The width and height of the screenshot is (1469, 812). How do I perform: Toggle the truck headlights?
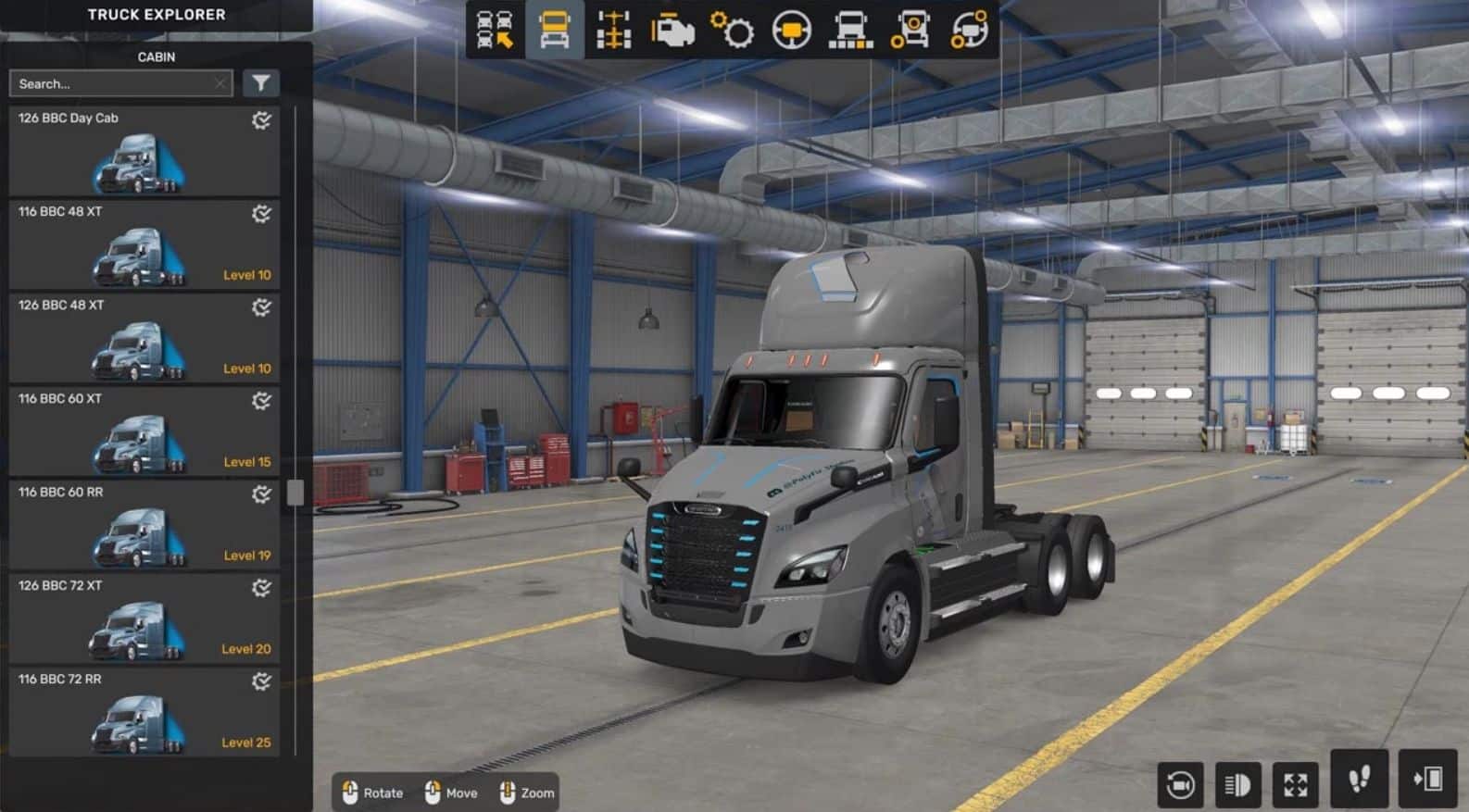coord(1237,785)
